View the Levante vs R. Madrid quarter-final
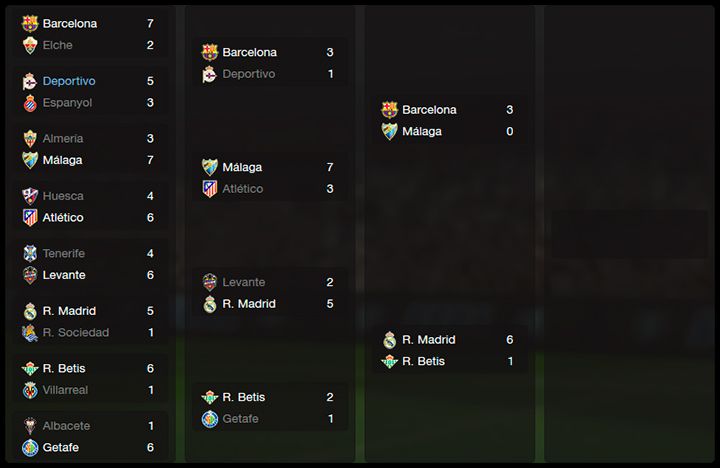 pyautogui.click(x=270, y=293)
